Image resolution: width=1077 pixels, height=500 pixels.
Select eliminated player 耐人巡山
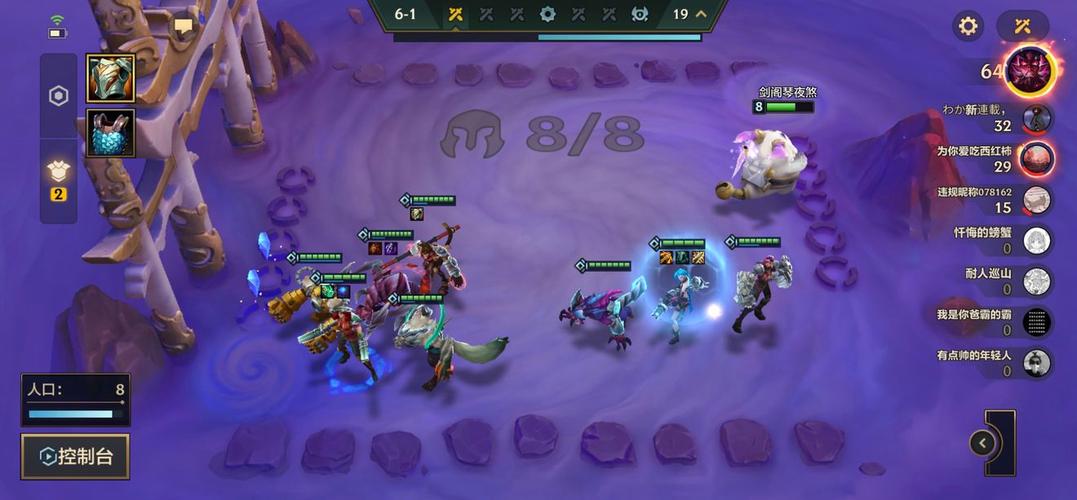tap(1037, 281)
